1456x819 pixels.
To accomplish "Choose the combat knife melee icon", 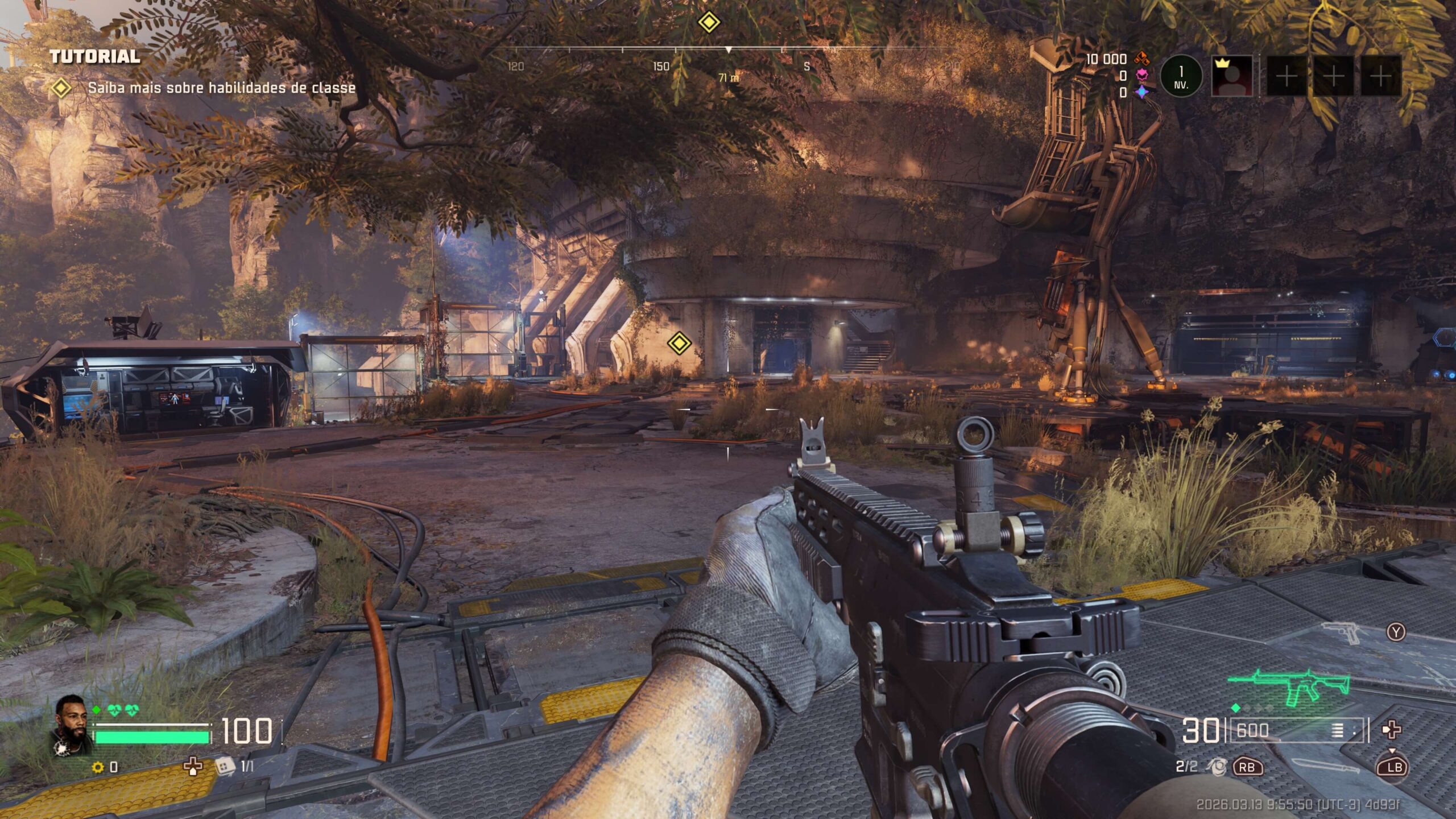I will [x=1325, y=766].
